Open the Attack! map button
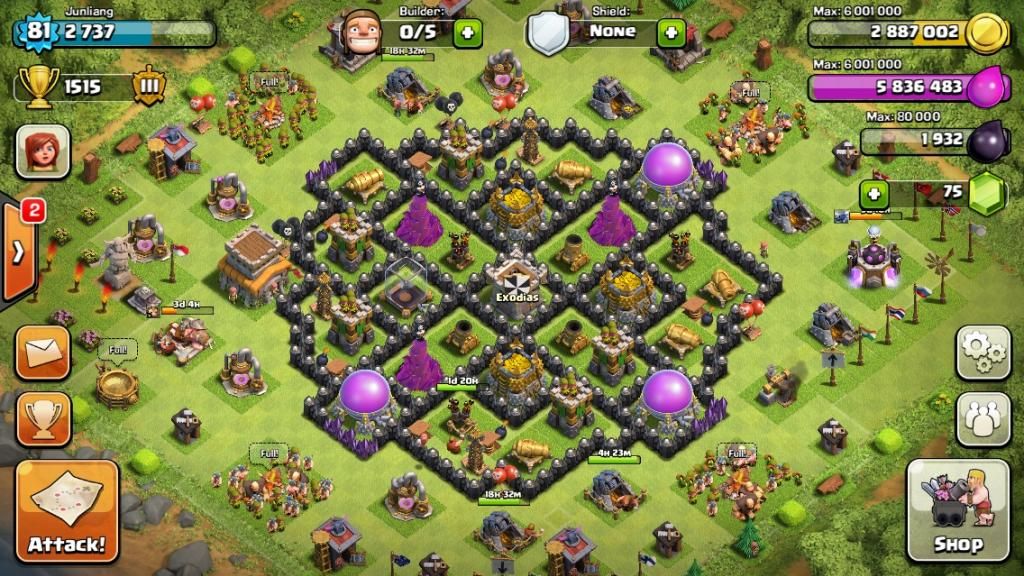 pos(67,509)
